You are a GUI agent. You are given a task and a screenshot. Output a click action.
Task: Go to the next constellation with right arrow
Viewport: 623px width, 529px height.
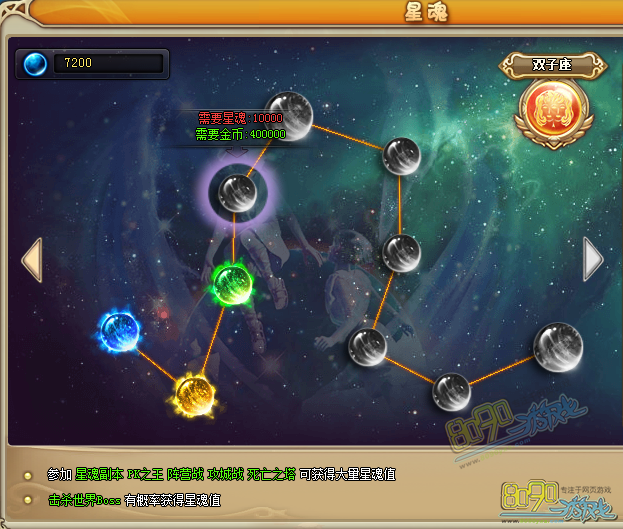pos(593,259)
